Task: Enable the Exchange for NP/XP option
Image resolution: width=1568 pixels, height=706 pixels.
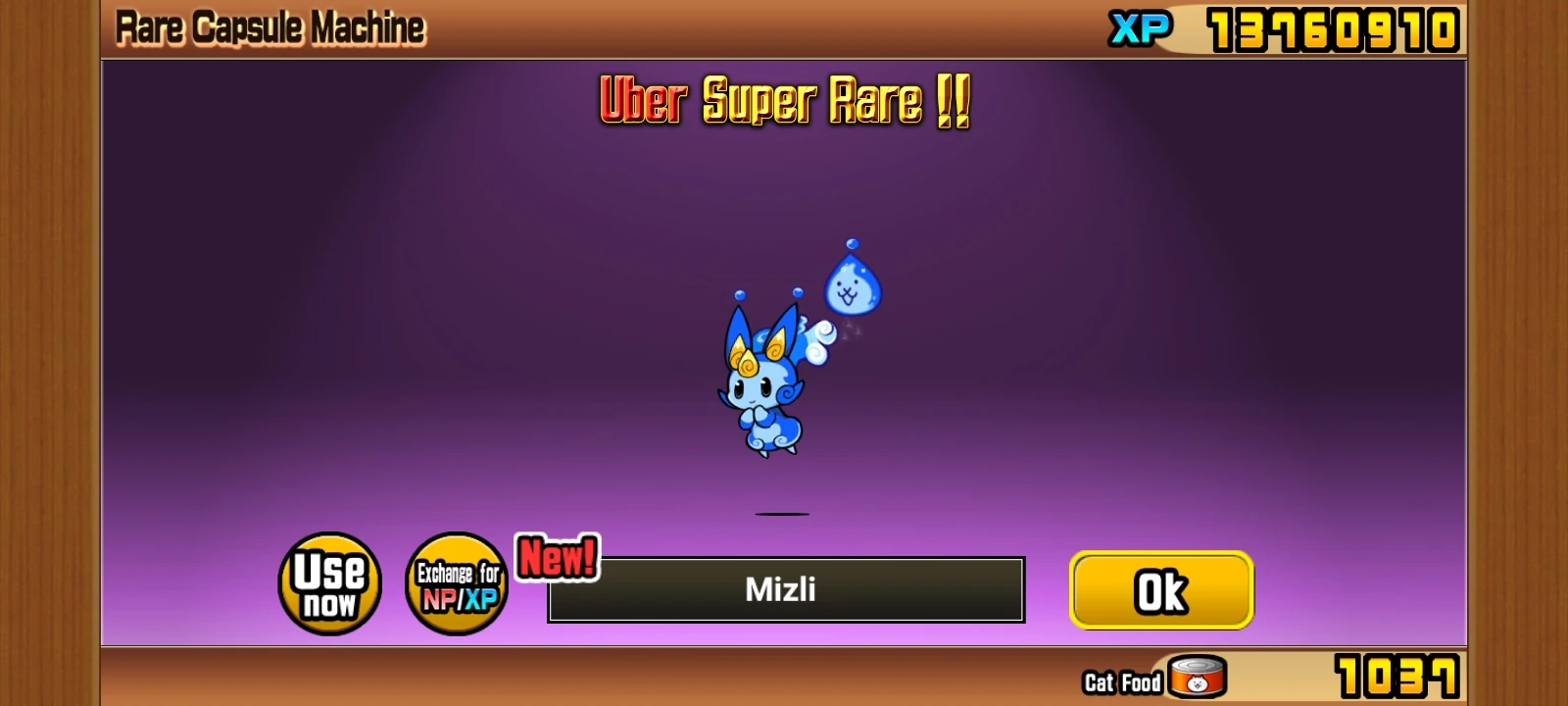Action: (x=457, y=586)
